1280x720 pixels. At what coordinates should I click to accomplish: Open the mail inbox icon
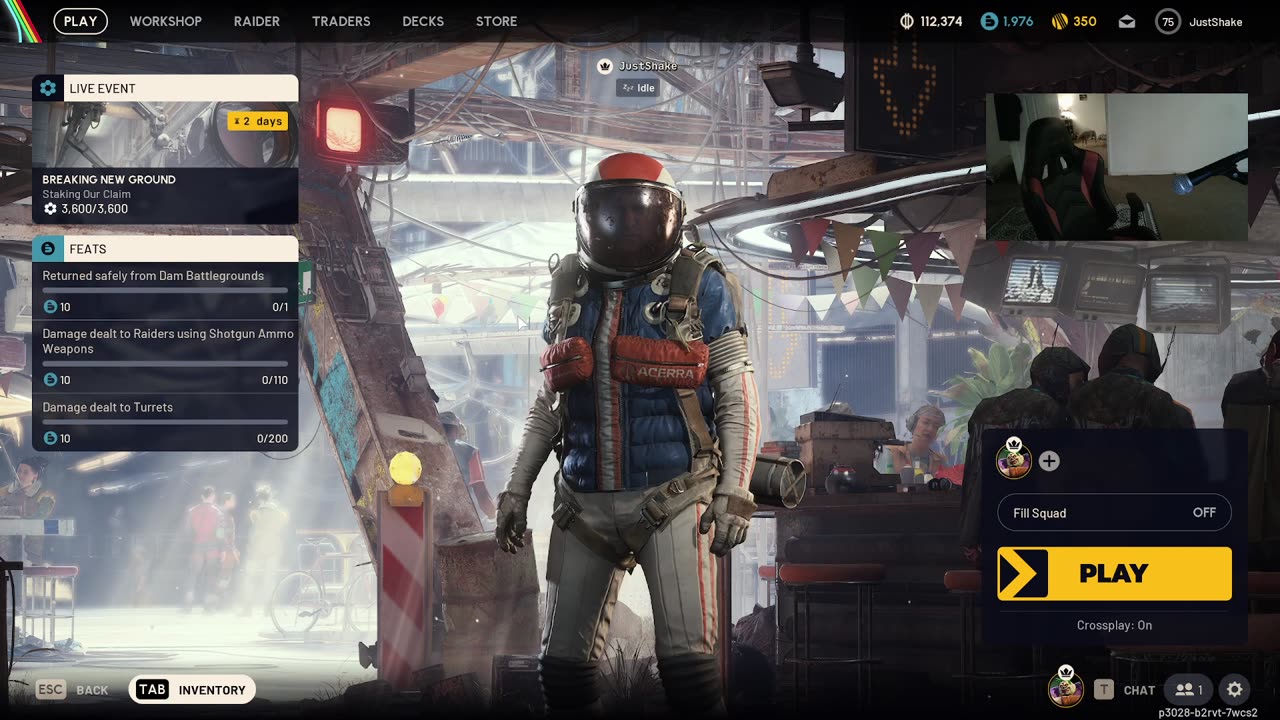click(1127, 21)
